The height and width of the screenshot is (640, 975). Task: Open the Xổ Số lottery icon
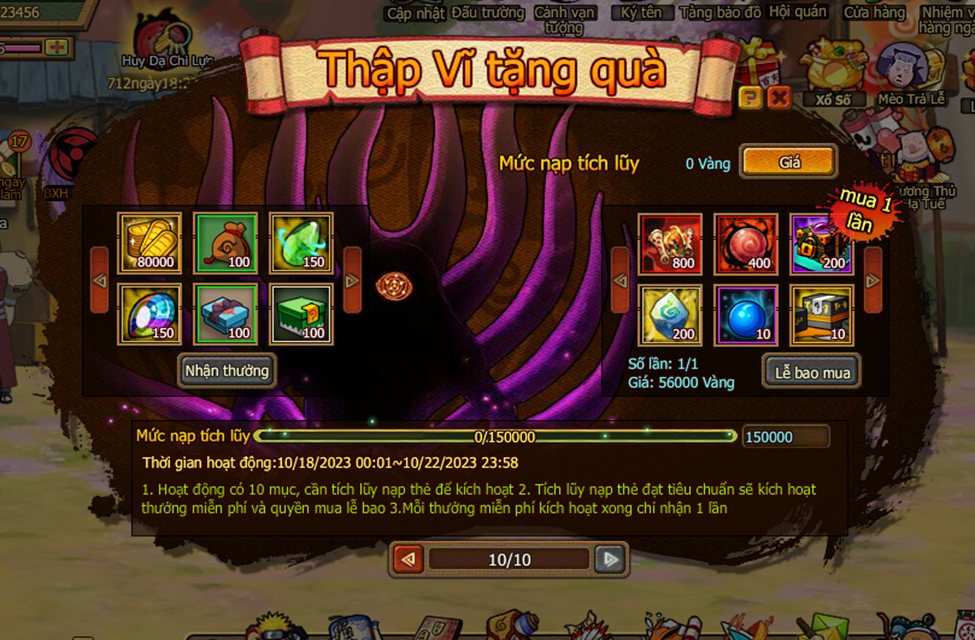tap(833, 75)
